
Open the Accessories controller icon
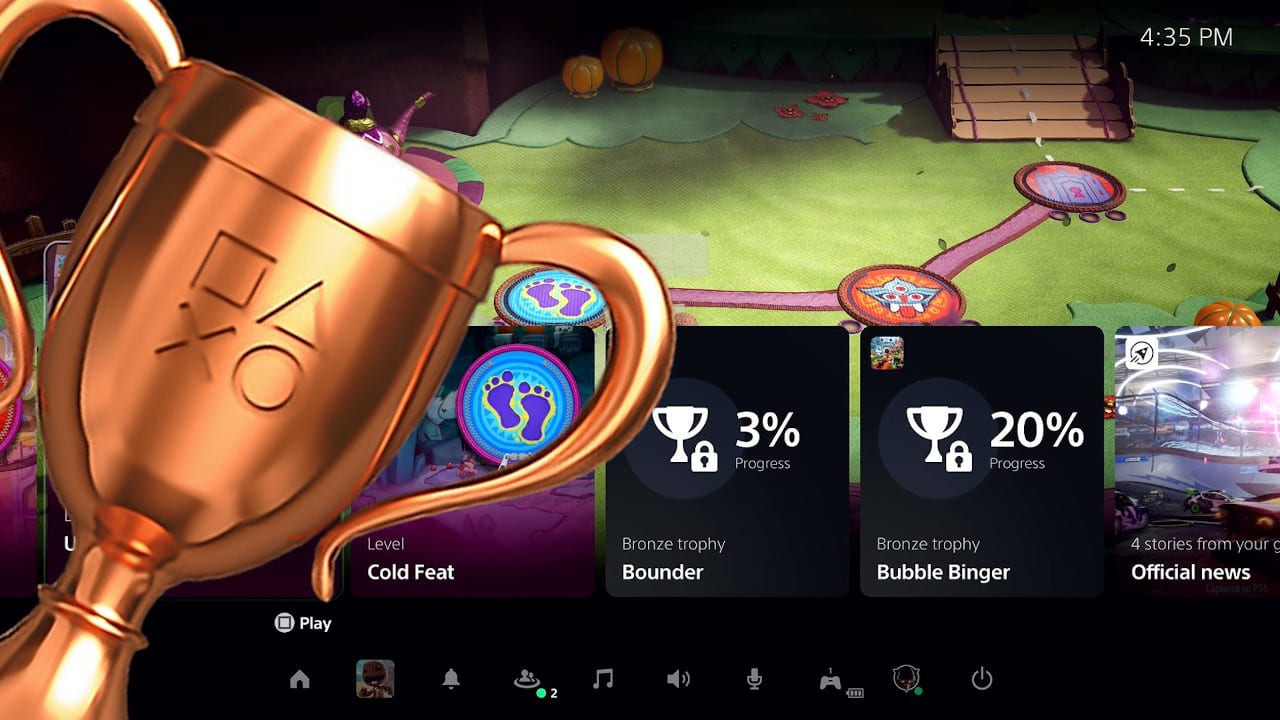pyautogui.click(x=830, y=679)
